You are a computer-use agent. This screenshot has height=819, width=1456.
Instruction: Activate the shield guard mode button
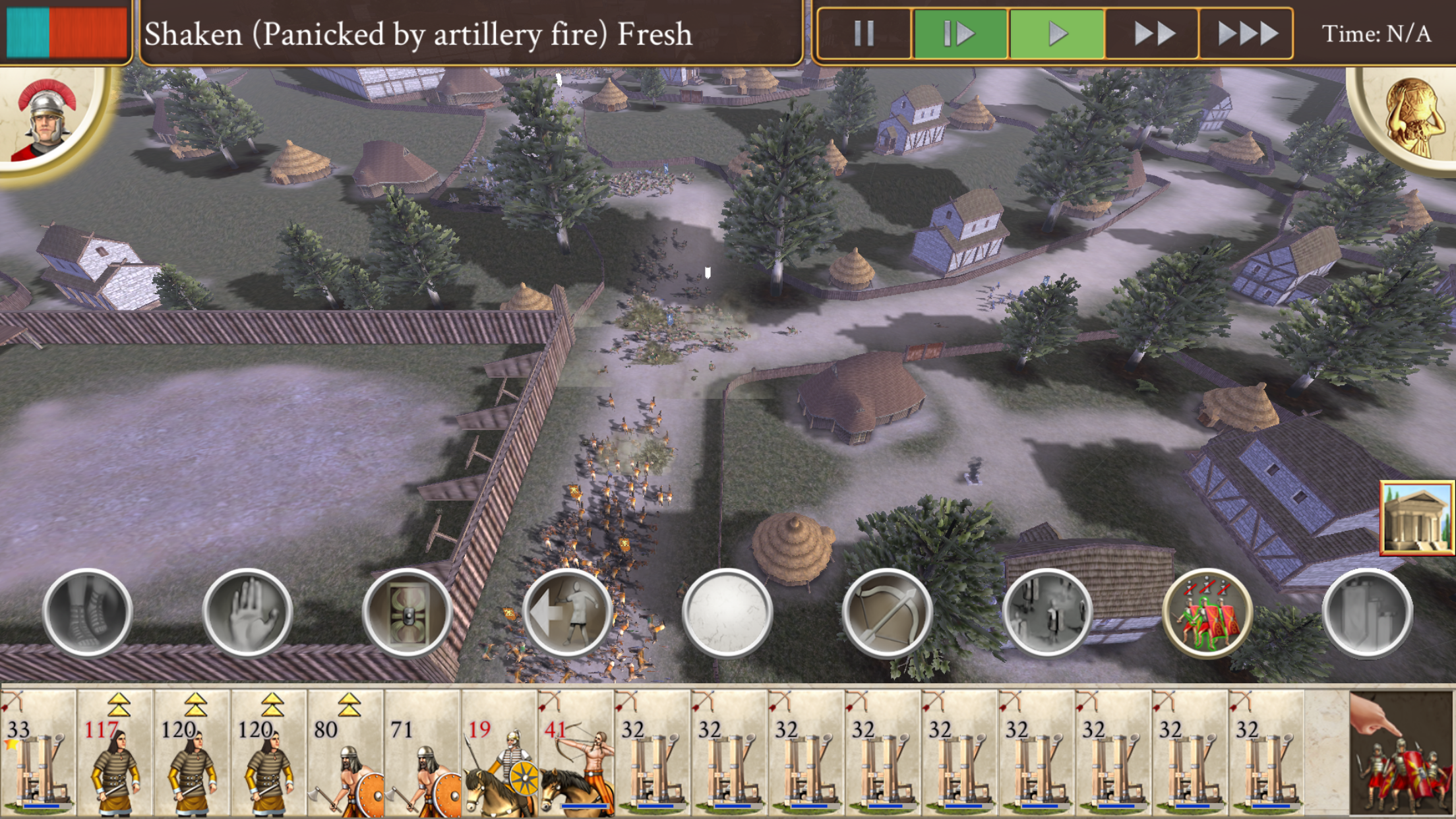click(x=408, y=613)
